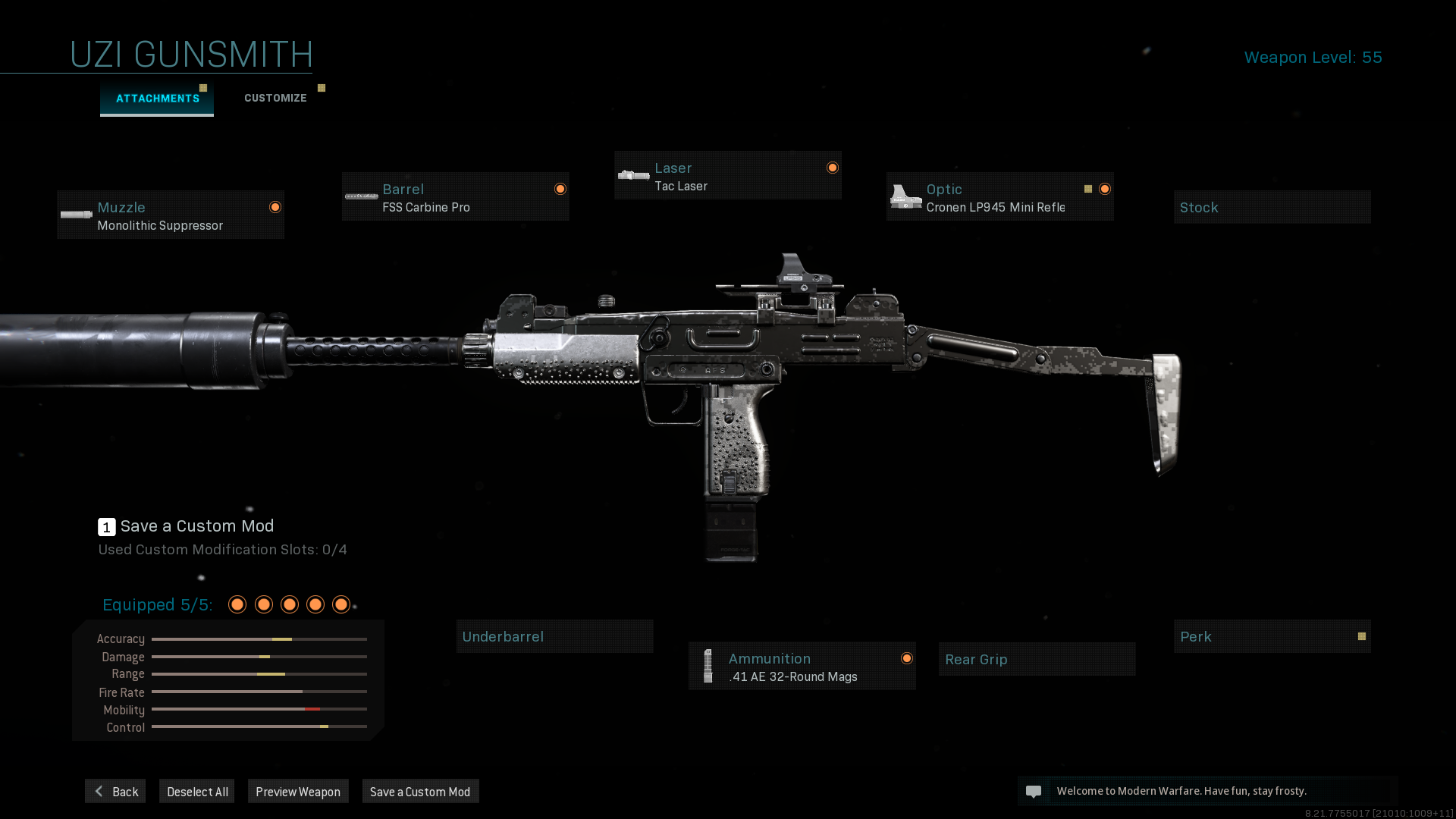Switch to the Attachments tab
The height and width of the screenshot is (819, 1456).
click(x=157, y=99)
